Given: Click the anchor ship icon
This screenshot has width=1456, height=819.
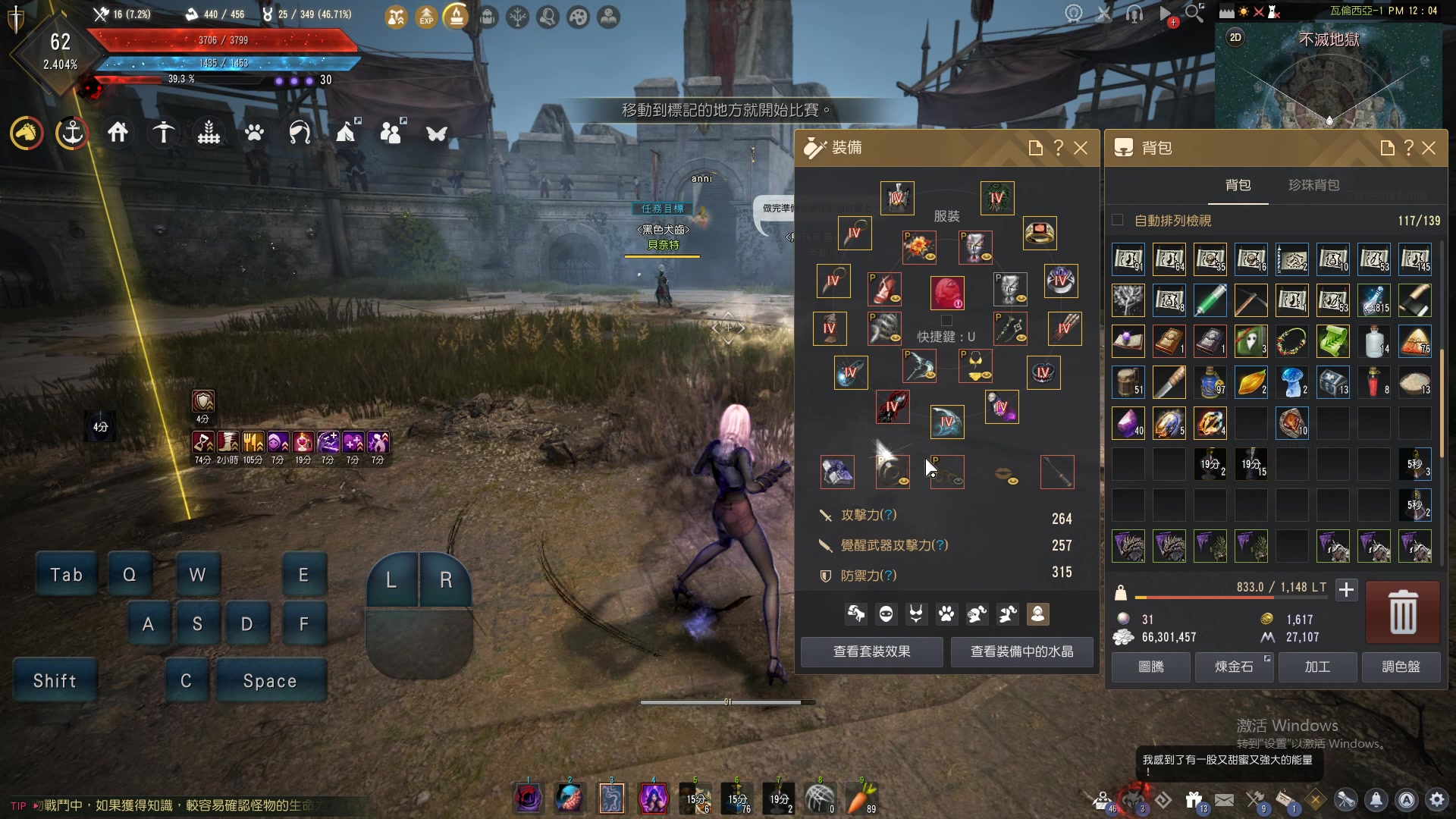Looking at the screenshot, I should click(72, 133).
